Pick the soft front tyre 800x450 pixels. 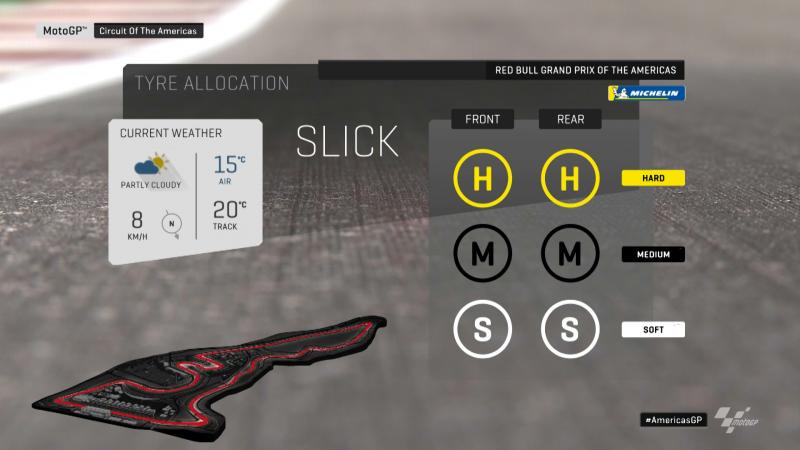482,329
